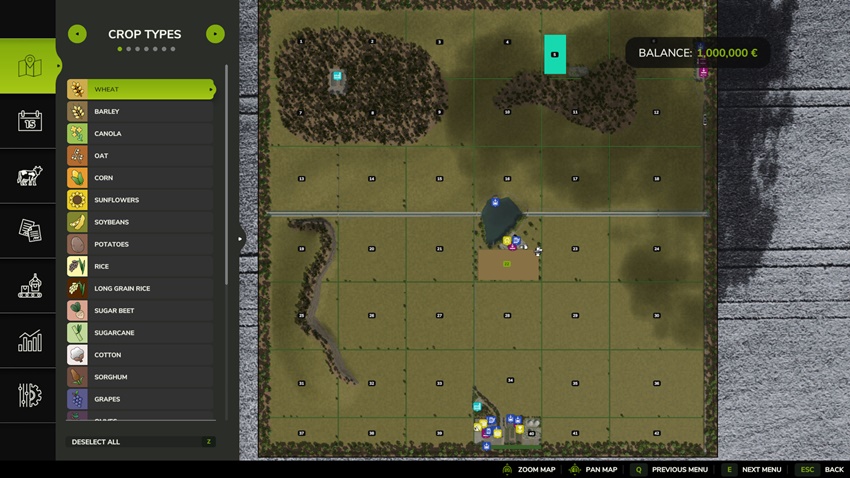Viewport: 850px width, 478px height.
Task: Select the Grapes crop type
Action: (140, 399)
